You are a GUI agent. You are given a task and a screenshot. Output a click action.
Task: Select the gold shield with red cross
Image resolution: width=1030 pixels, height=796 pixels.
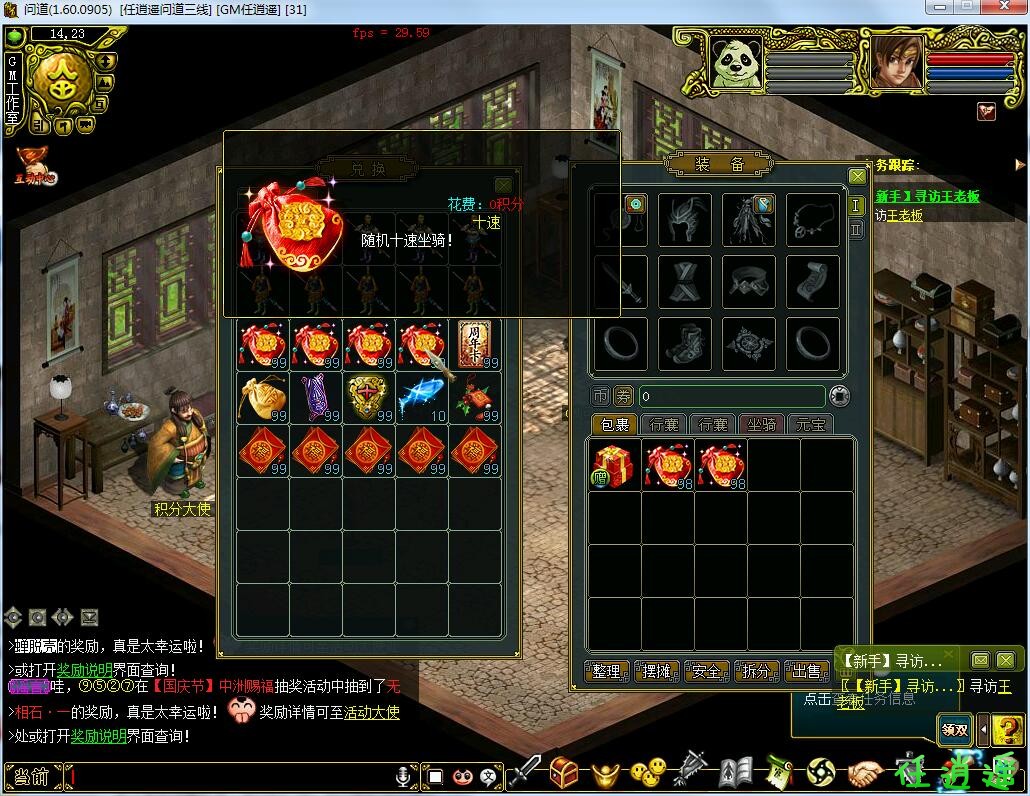(x=368, y=396)
